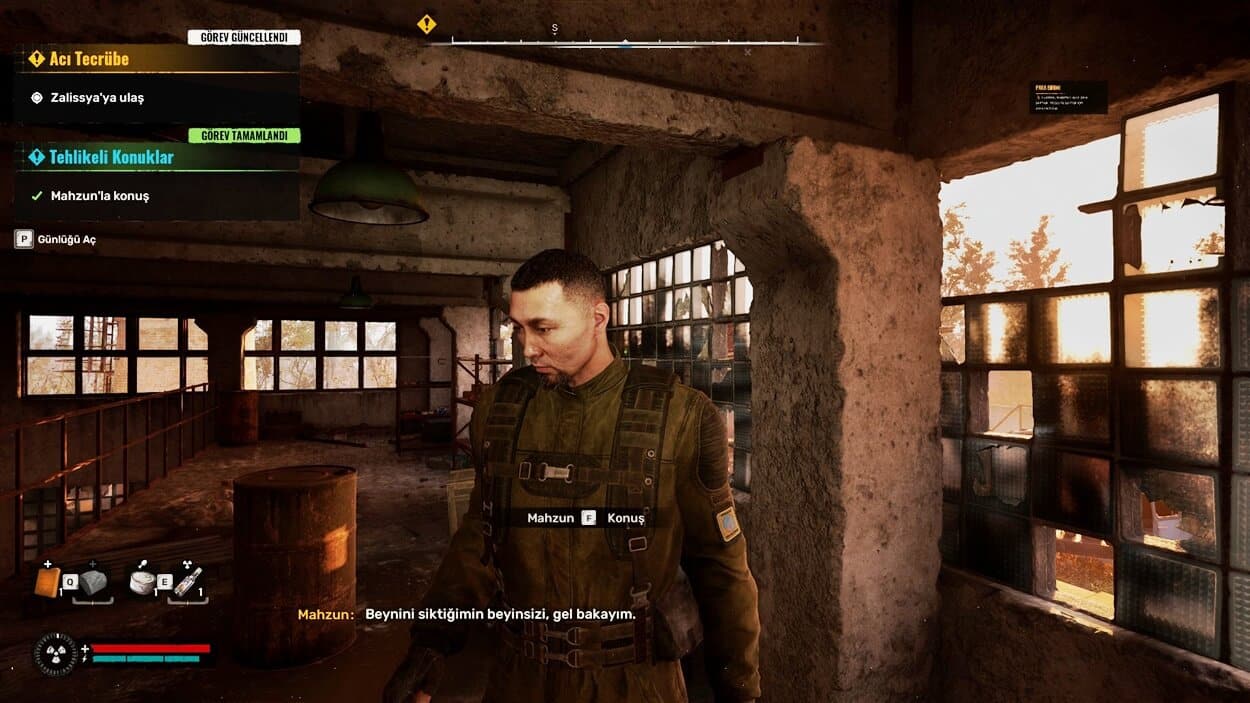Select the yellow quest marker on compass
Screen dimensions: 1250x703
coord(427,24)
